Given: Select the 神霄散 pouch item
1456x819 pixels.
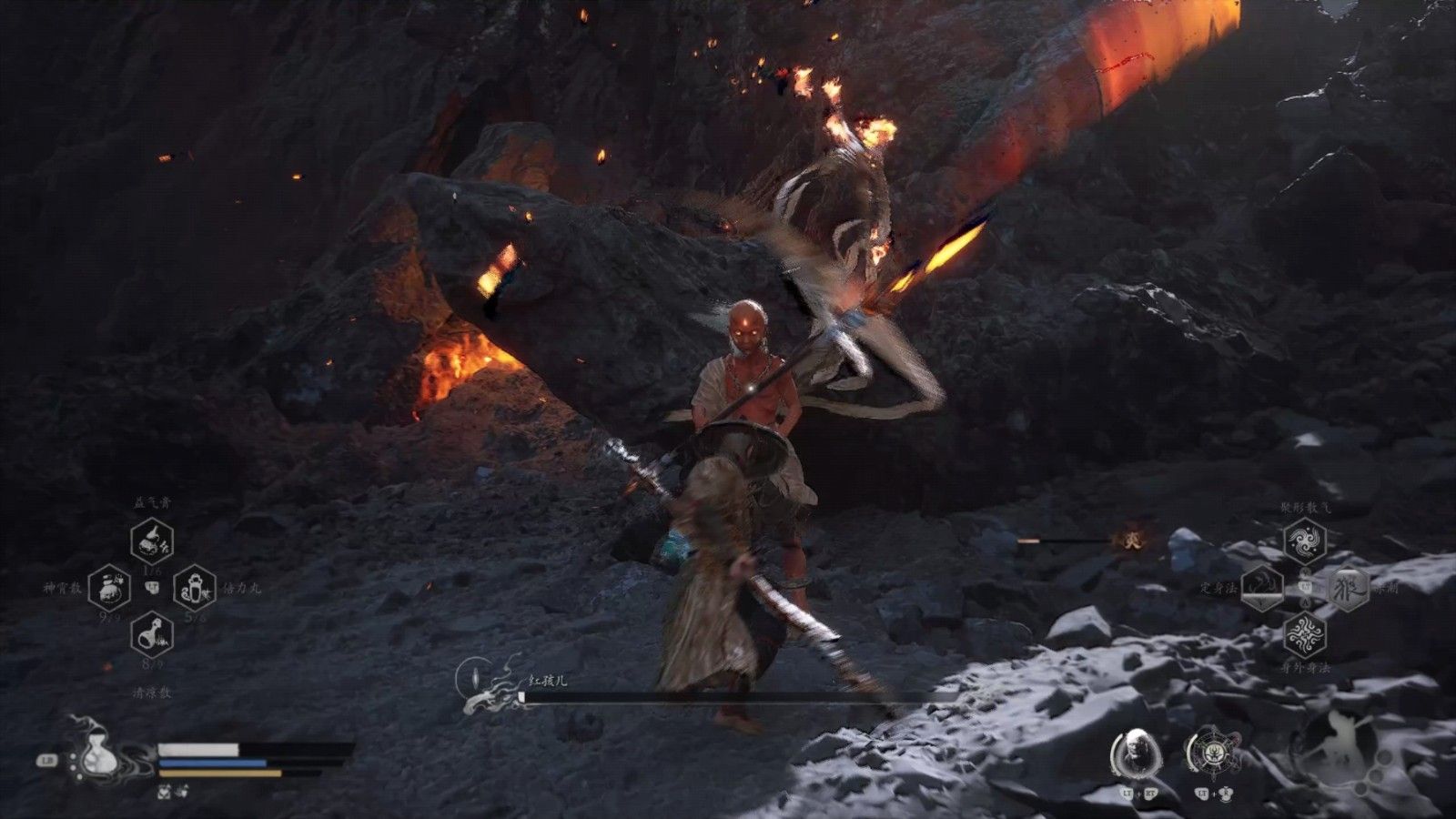Looking at the screenshot, I should tap(110, 588).
